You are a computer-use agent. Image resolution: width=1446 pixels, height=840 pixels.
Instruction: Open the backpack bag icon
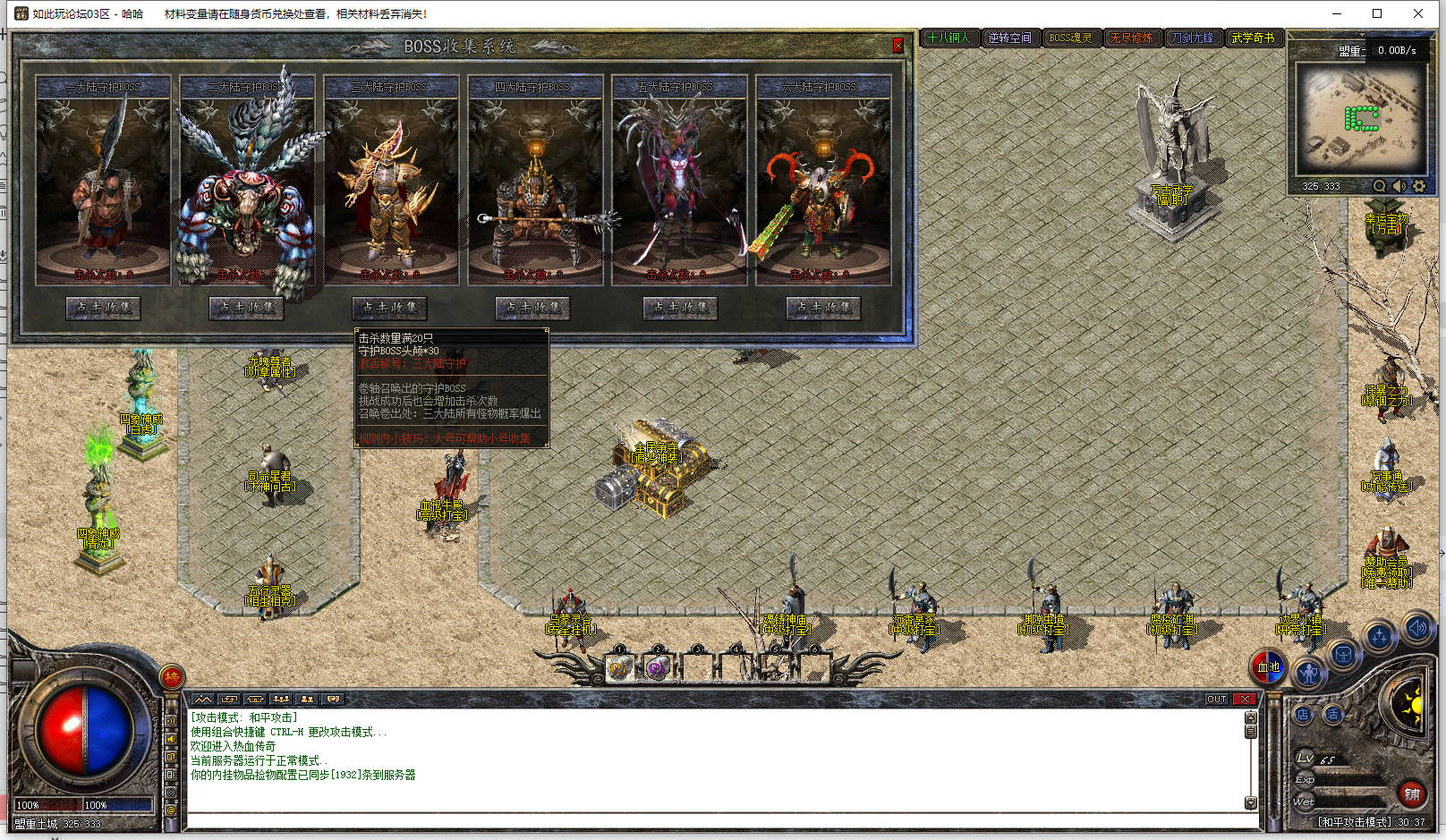(x=1343, y=656)
